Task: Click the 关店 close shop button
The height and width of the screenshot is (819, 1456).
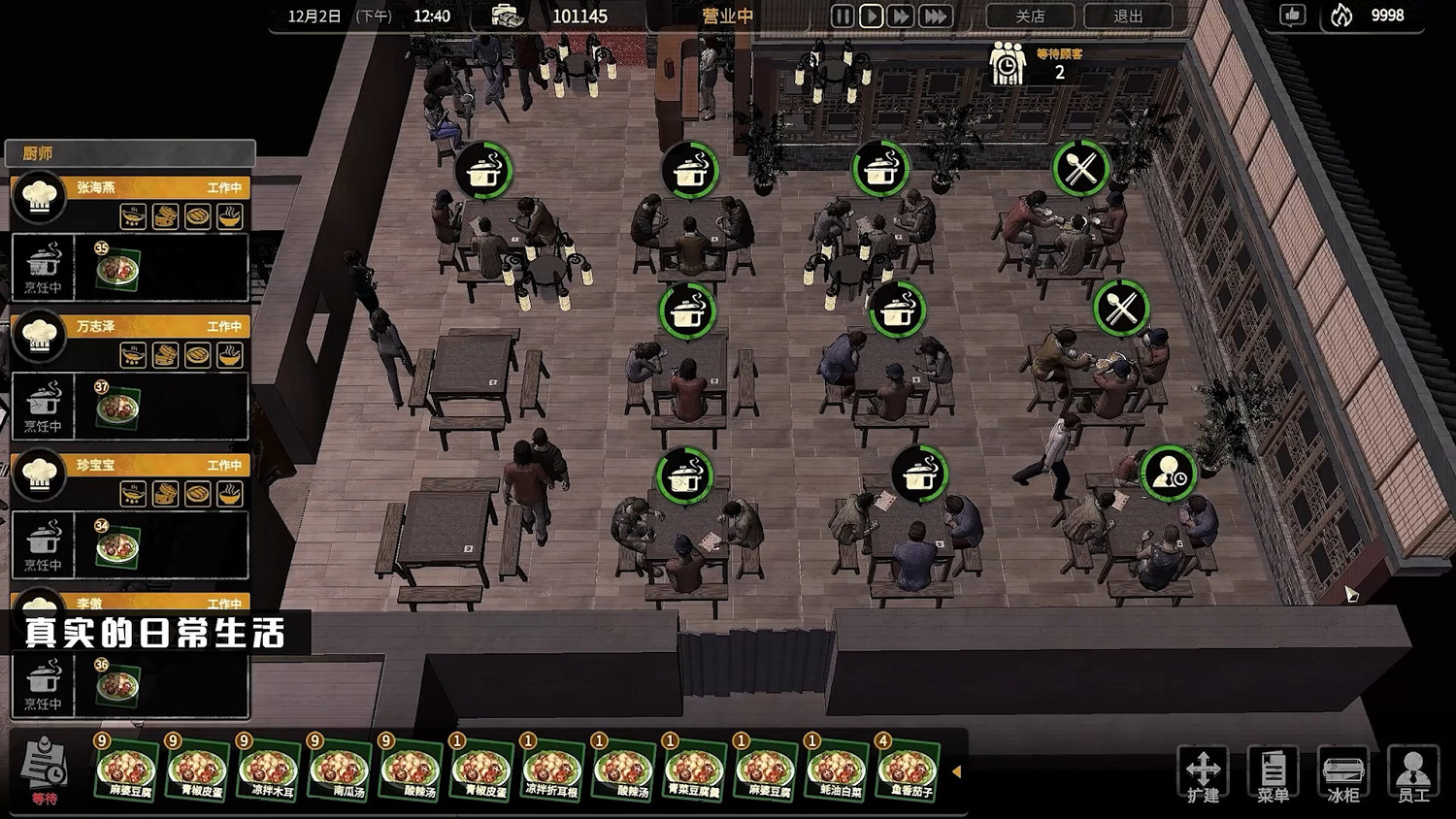Action: coord(1030,16)
